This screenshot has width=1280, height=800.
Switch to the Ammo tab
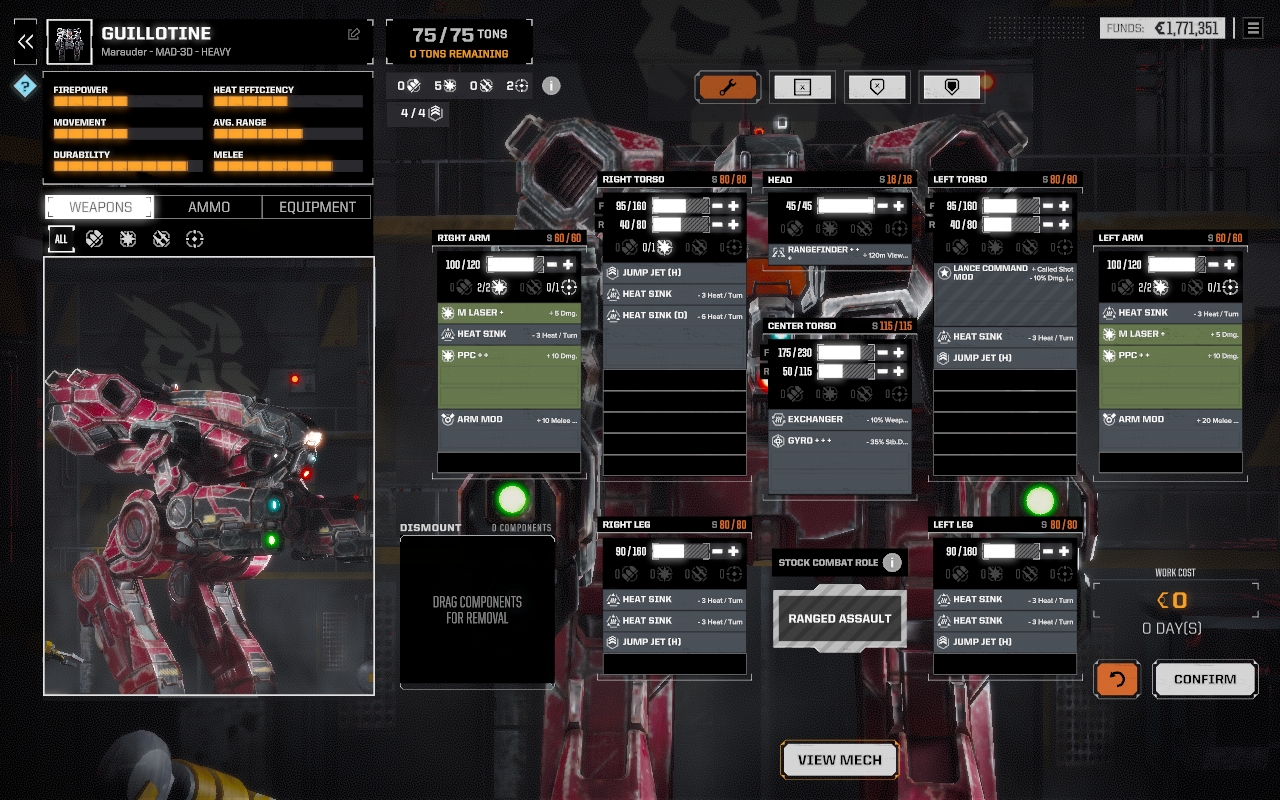click(x=209, y=207)
